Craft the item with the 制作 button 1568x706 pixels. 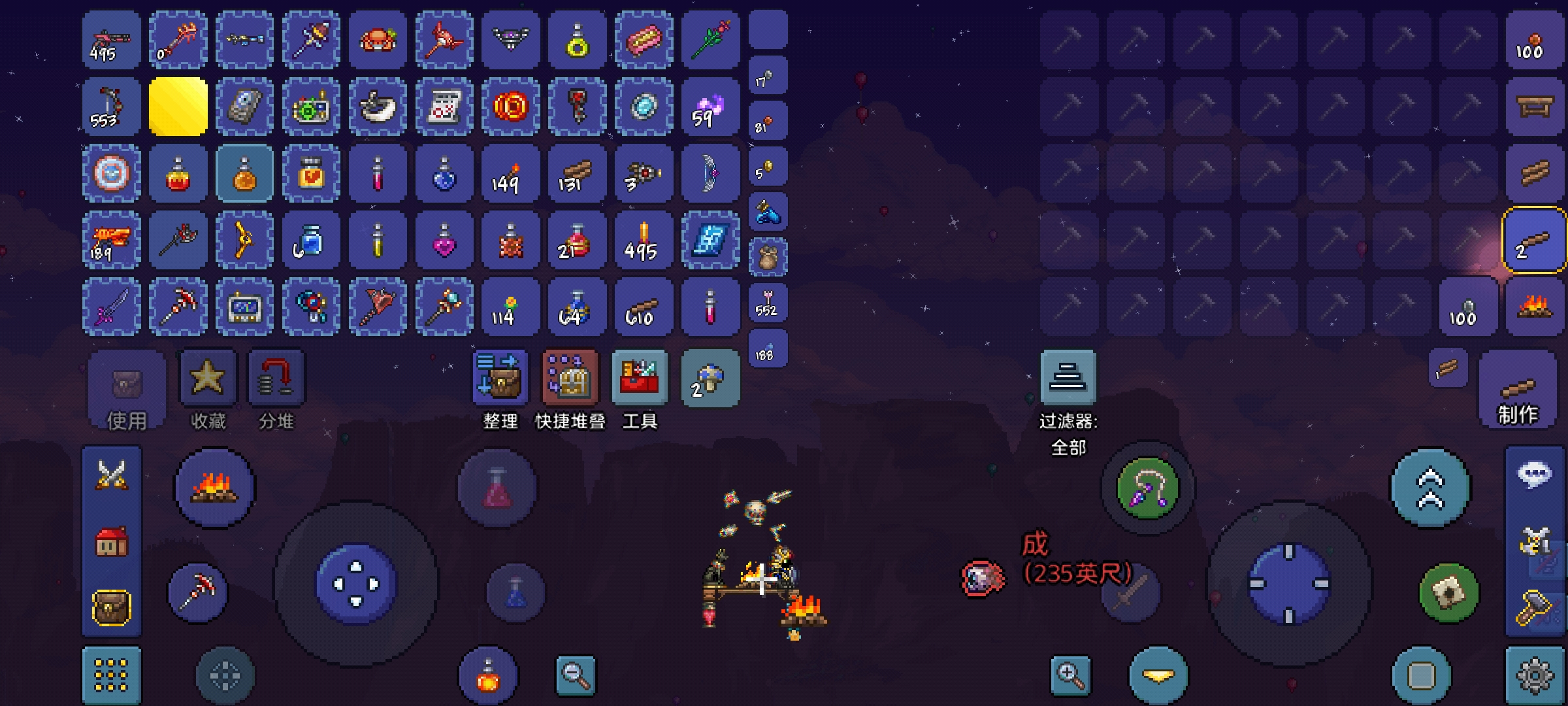point(1517,390)
